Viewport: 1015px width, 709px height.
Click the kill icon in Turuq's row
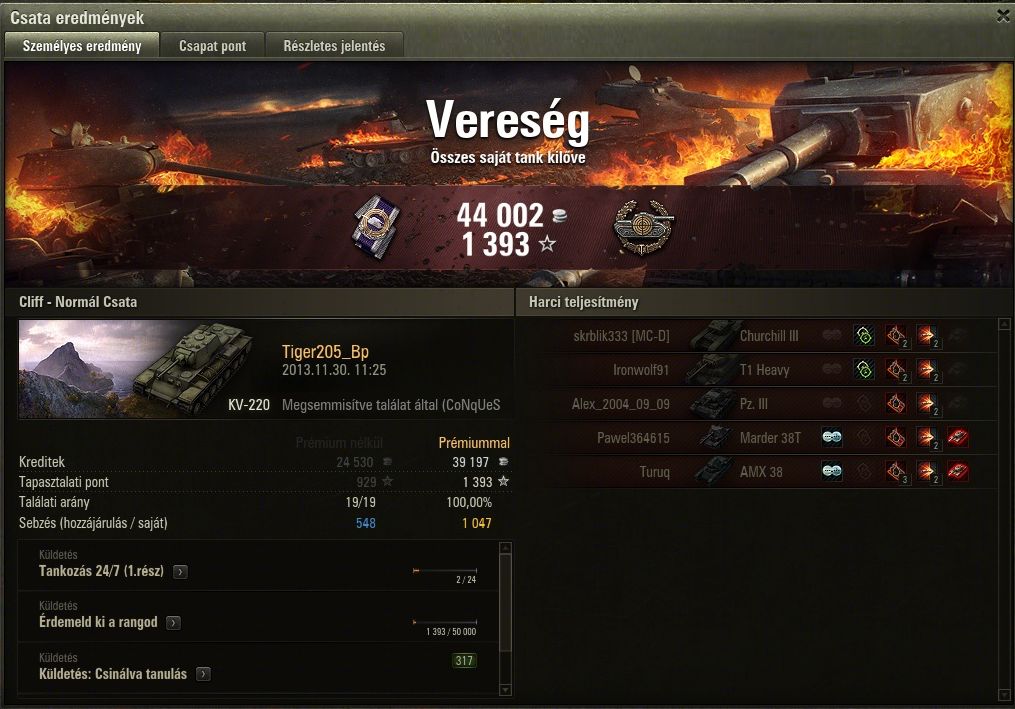957,471
